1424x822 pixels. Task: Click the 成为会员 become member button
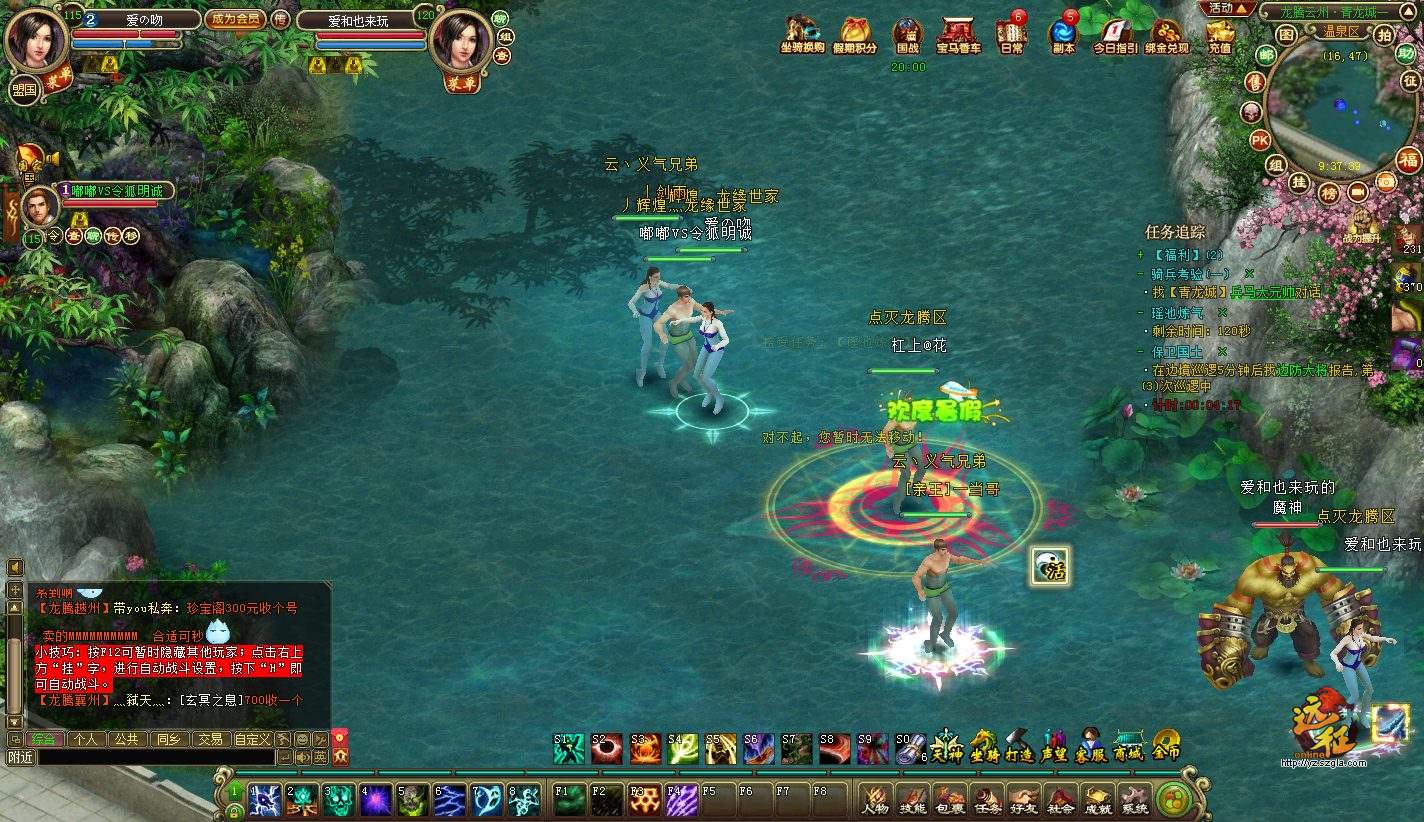pyautogui.click(x=234, y=19)
